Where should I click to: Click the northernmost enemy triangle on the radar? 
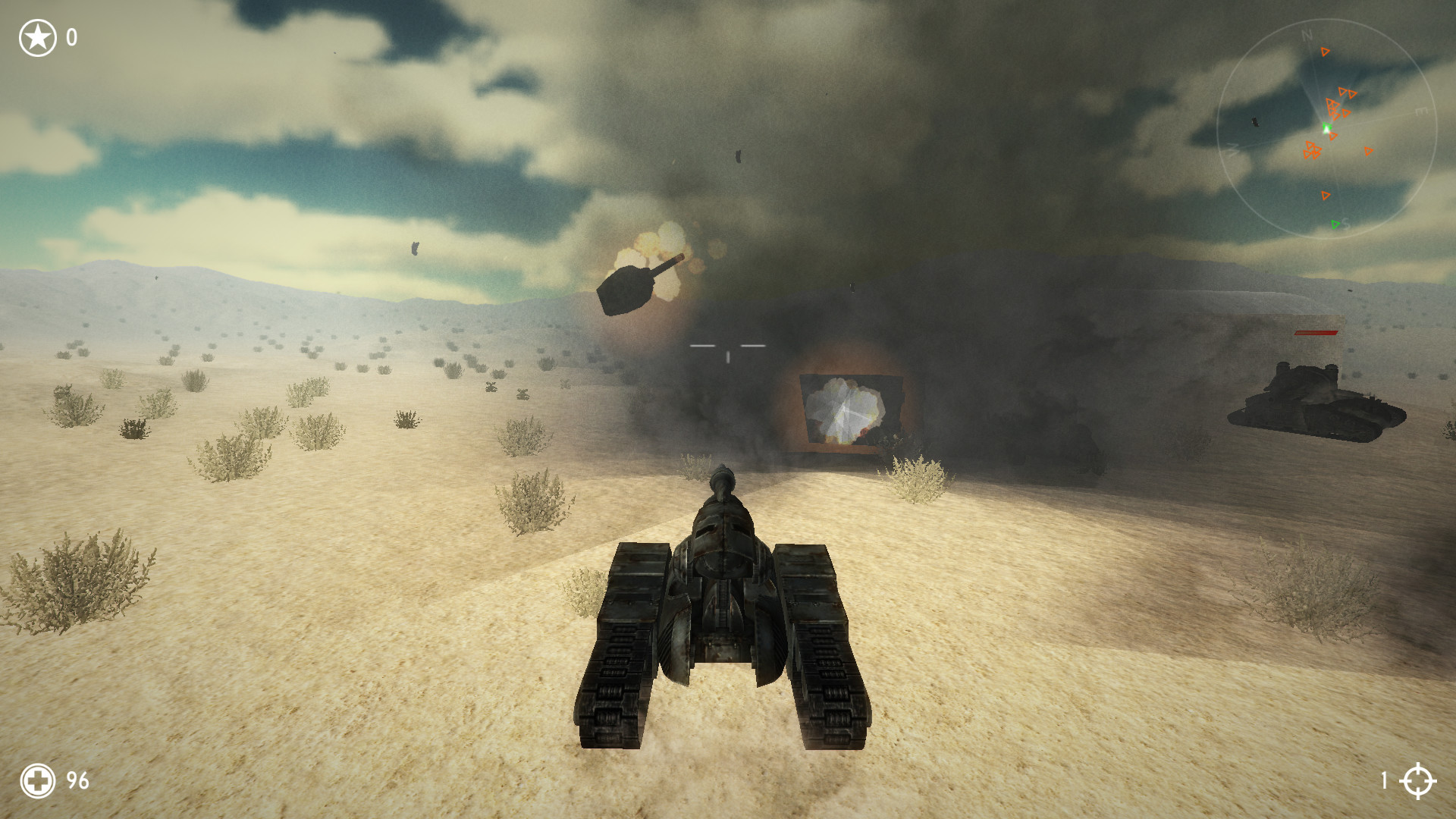tap(1325, 52)
